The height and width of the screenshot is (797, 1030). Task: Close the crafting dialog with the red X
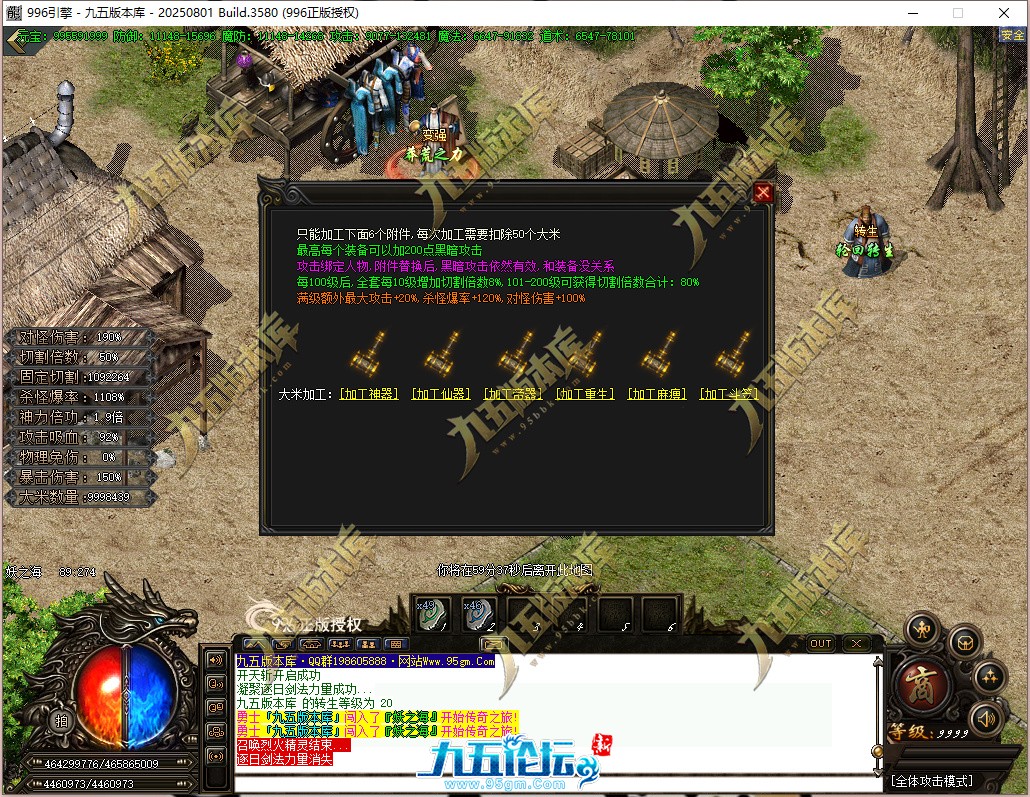[x=763, y=193]
